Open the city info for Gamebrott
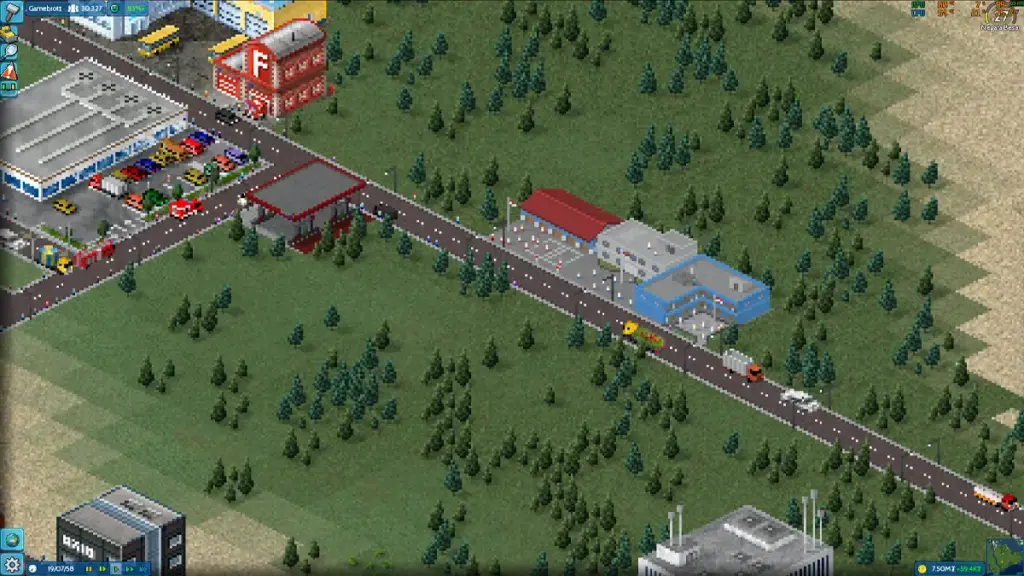Image resolution: width=1024 pixels, height=576 pixels. pyautogui.click(x=45, y=8)
